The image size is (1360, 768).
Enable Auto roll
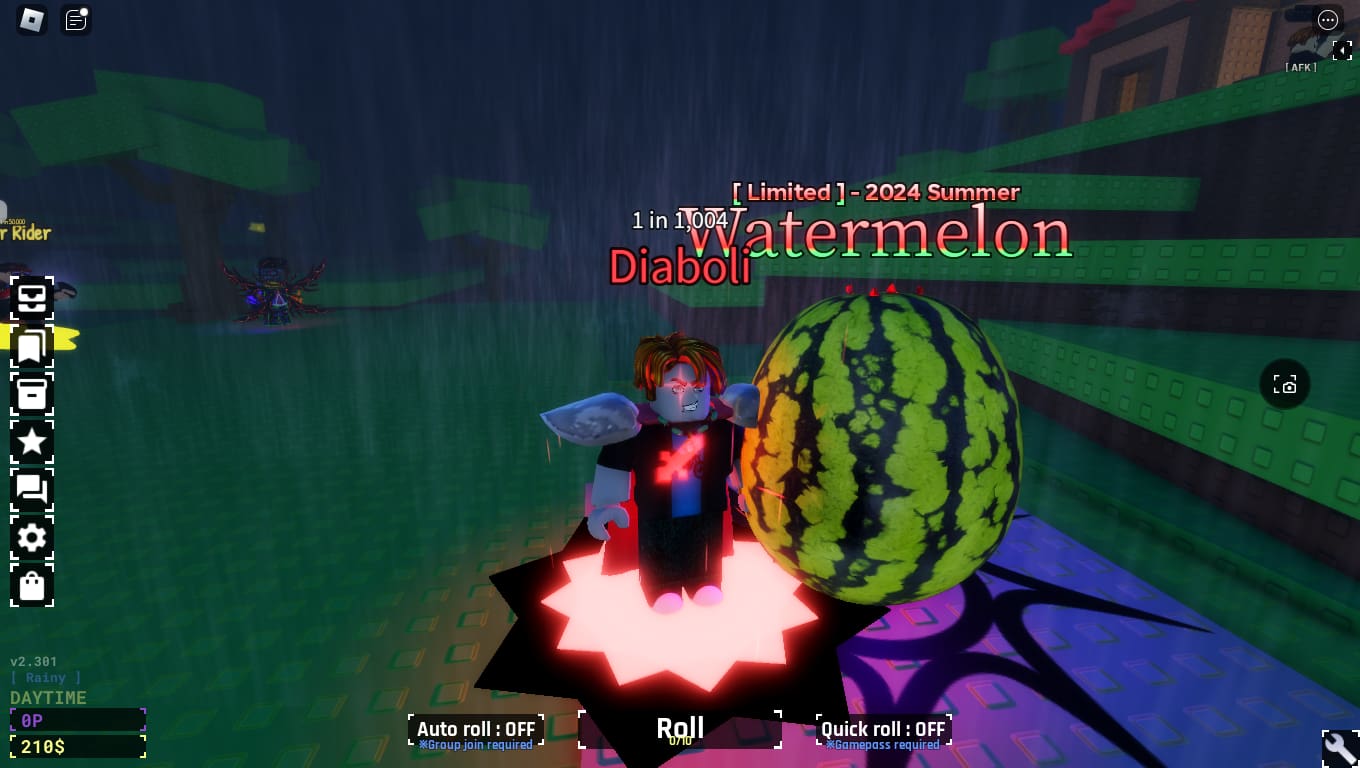point(476,729)
